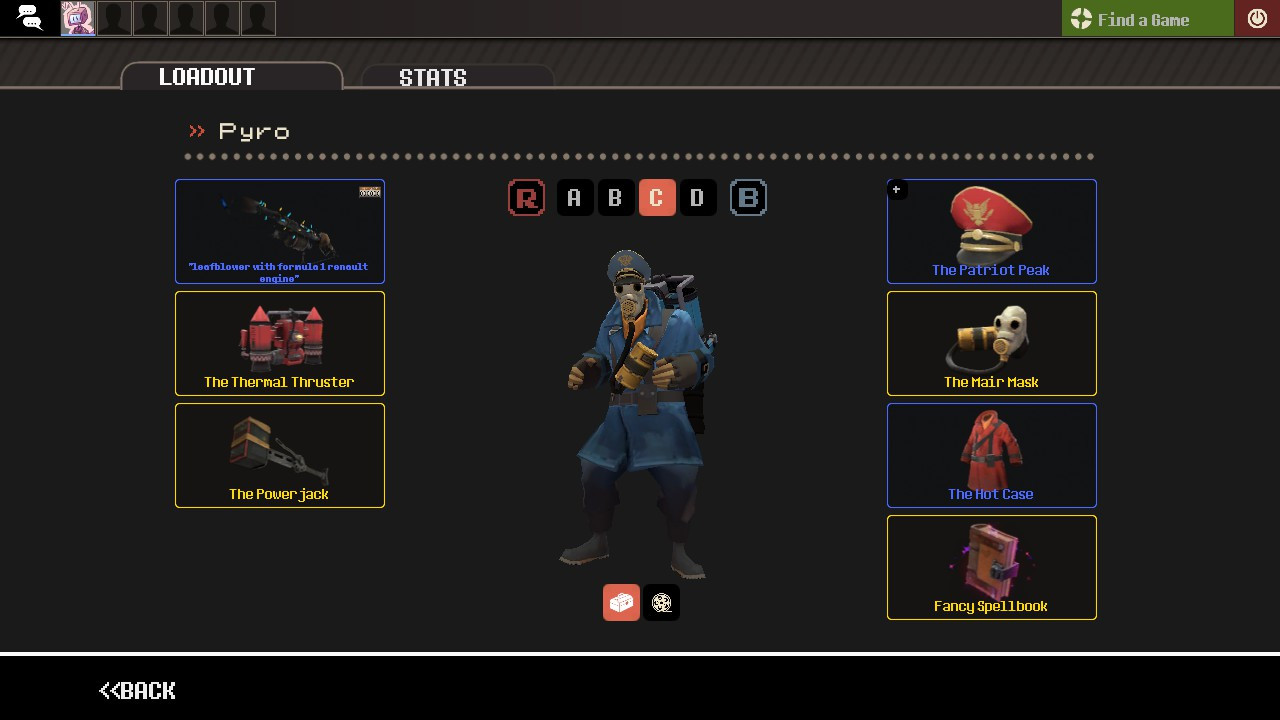Screen dimensions: 1280x720
Task: Switch preview to RED team with R button
Action: tap(527, 197)
